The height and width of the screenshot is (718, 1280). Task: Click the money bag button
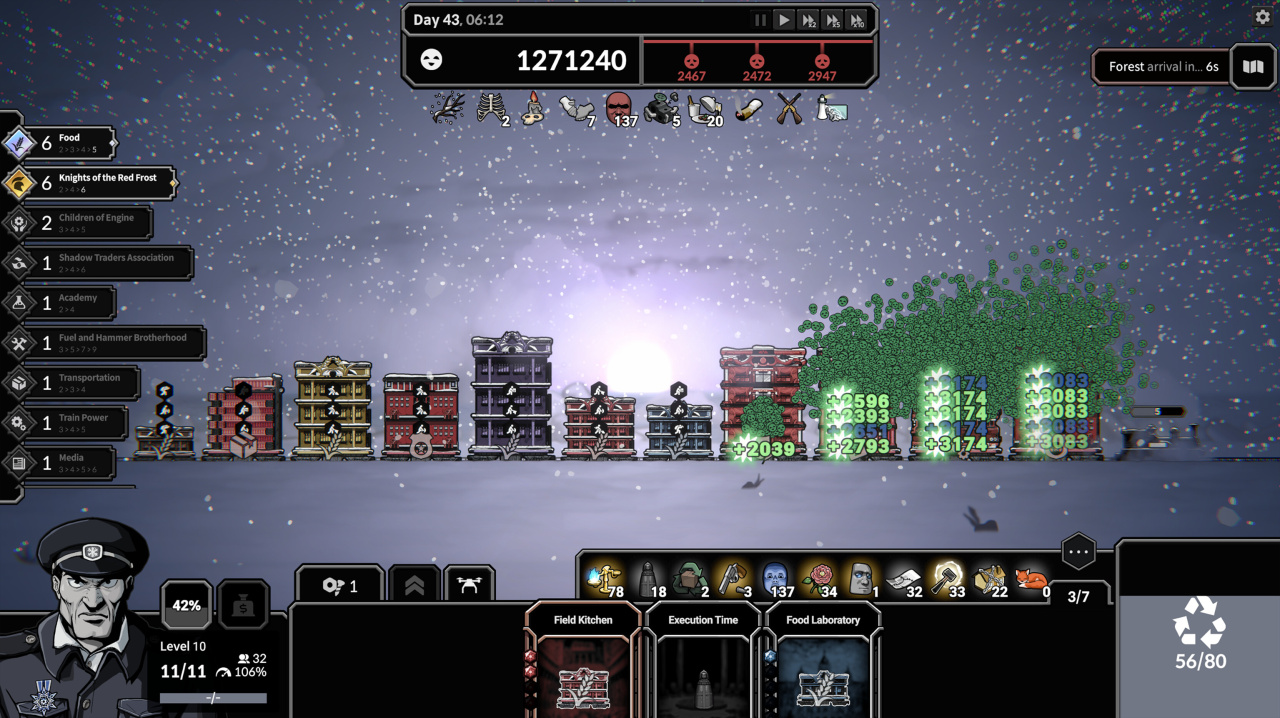243,605
